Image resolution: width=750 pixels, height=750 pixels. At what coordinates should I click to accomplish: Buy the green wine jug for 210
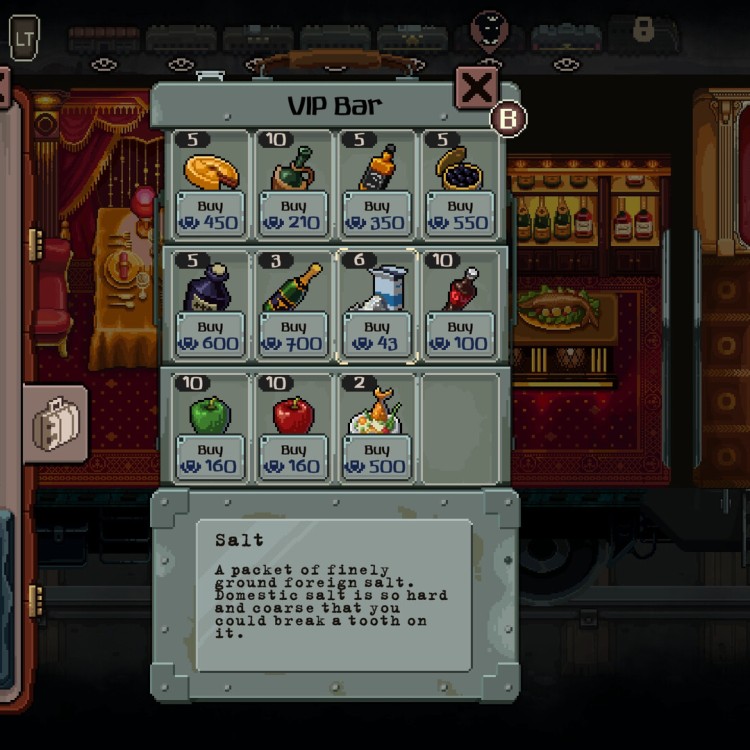click(x=293, y=214)
